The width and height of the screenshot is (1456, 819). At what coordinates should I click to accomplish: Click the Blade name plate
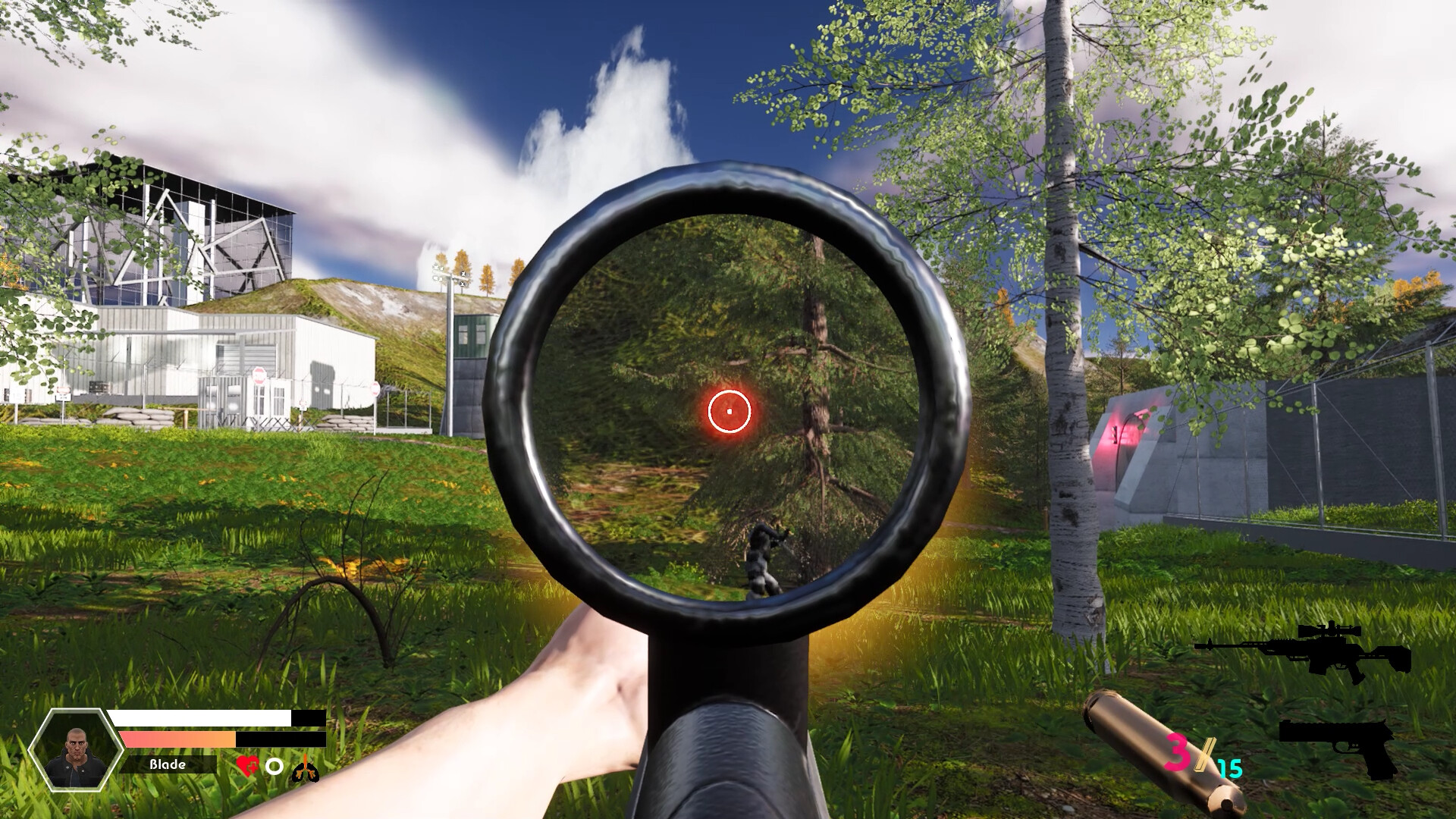coord(168,764)
